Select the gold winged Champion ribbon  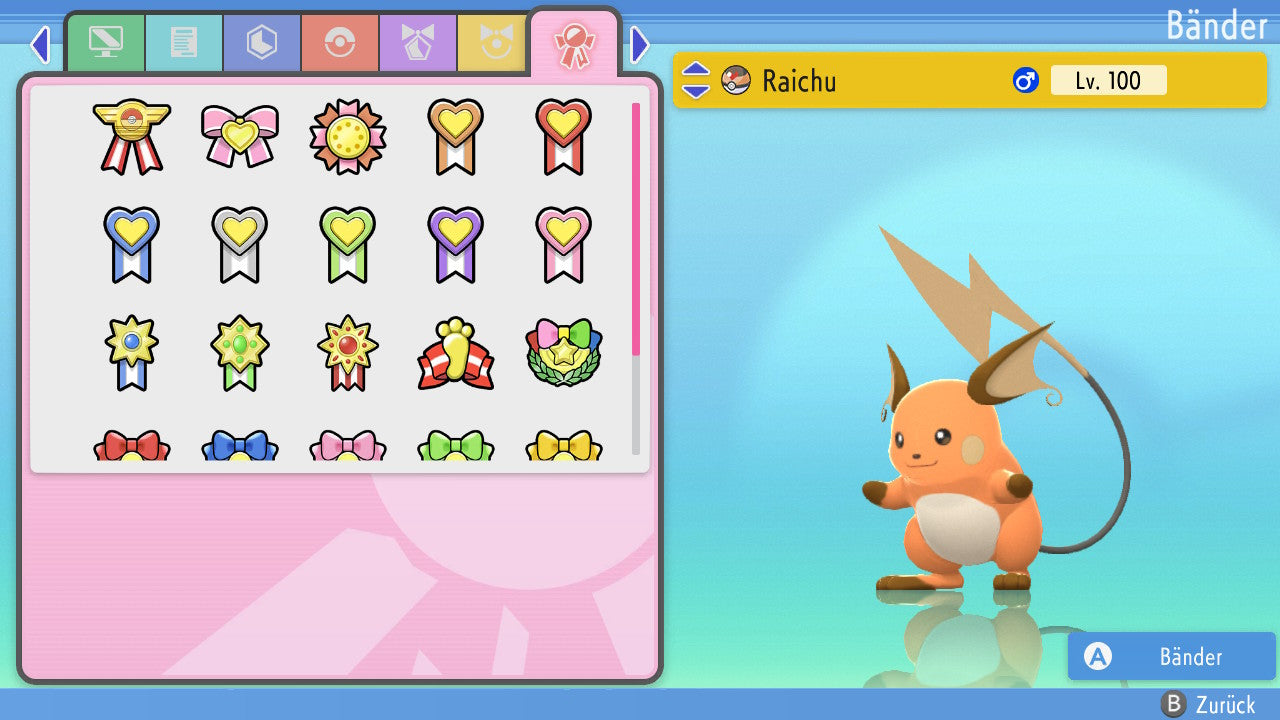[131, 135]
